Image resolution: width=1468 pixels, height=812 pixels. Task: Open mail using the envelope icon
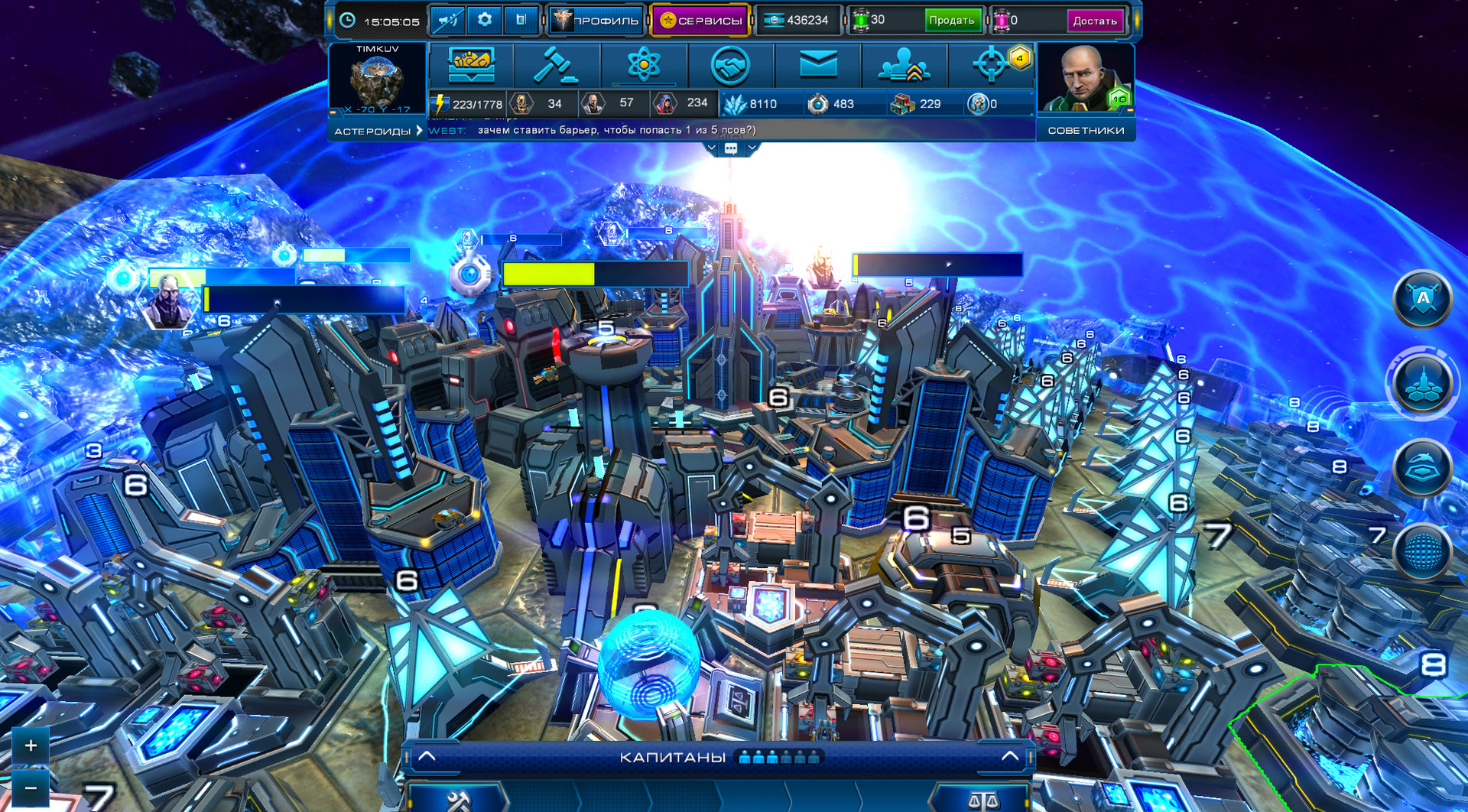click(819, 63)
